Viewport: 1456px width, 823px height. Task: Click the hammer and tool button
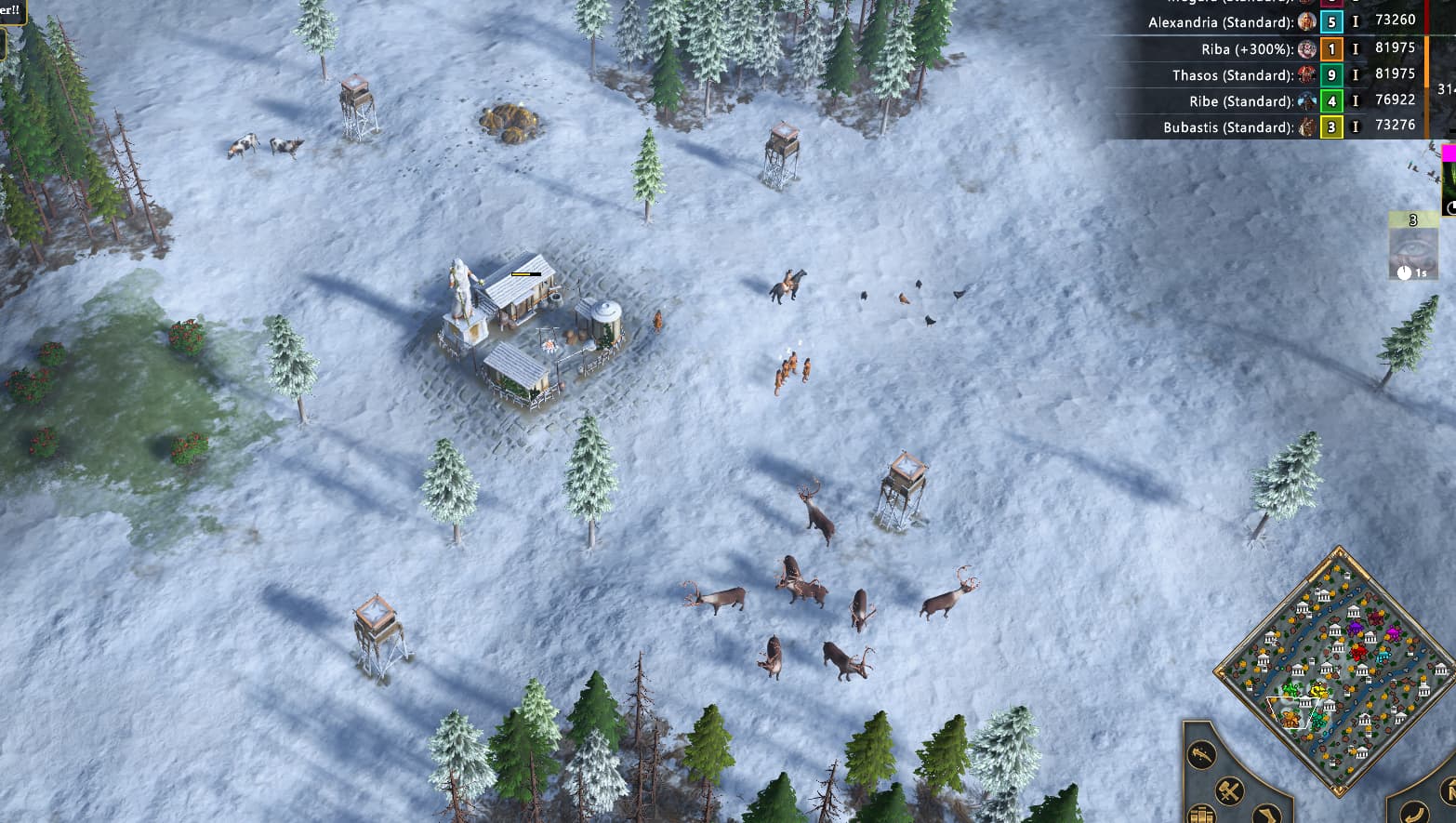1230,791
